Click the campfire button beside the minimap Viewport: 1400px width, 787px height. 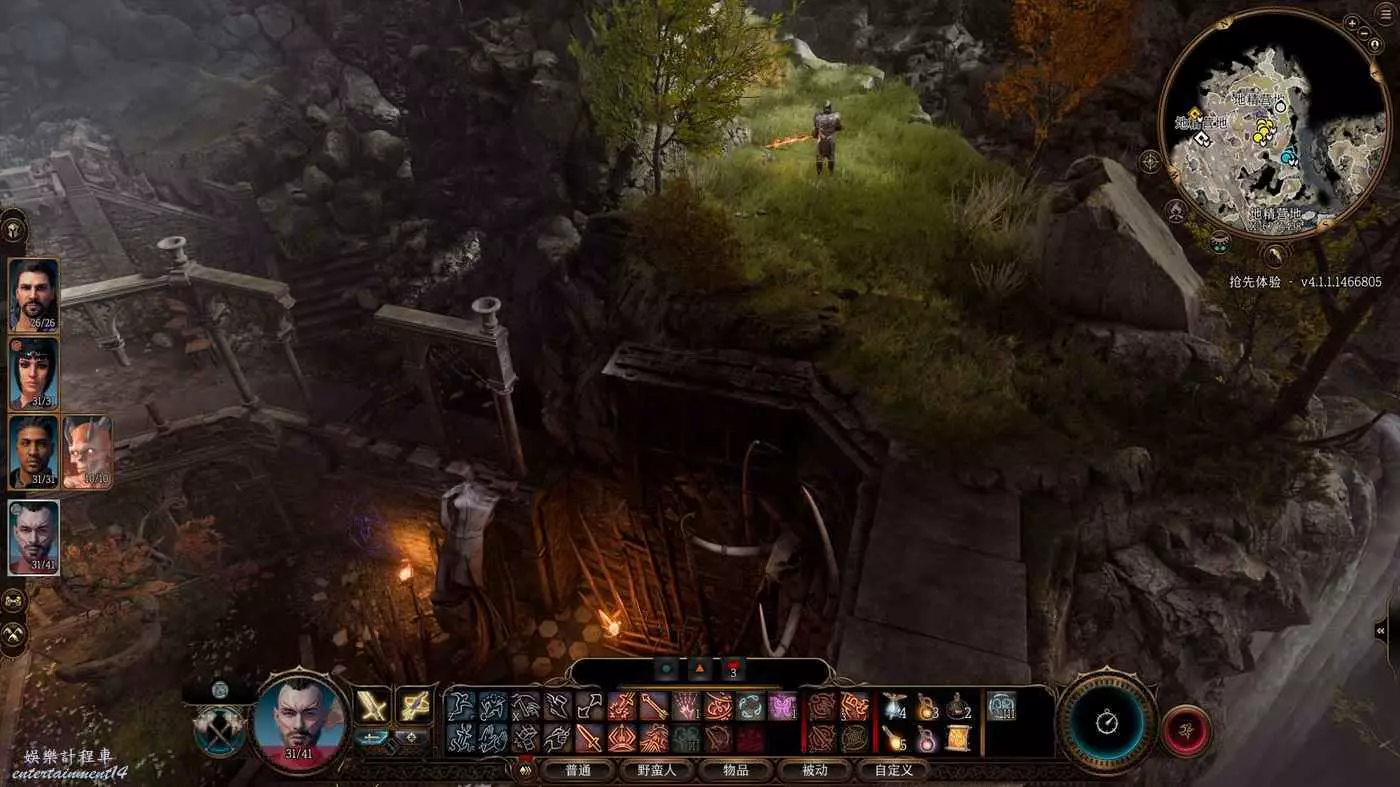pyautogui.click(x=1177, y=211)
